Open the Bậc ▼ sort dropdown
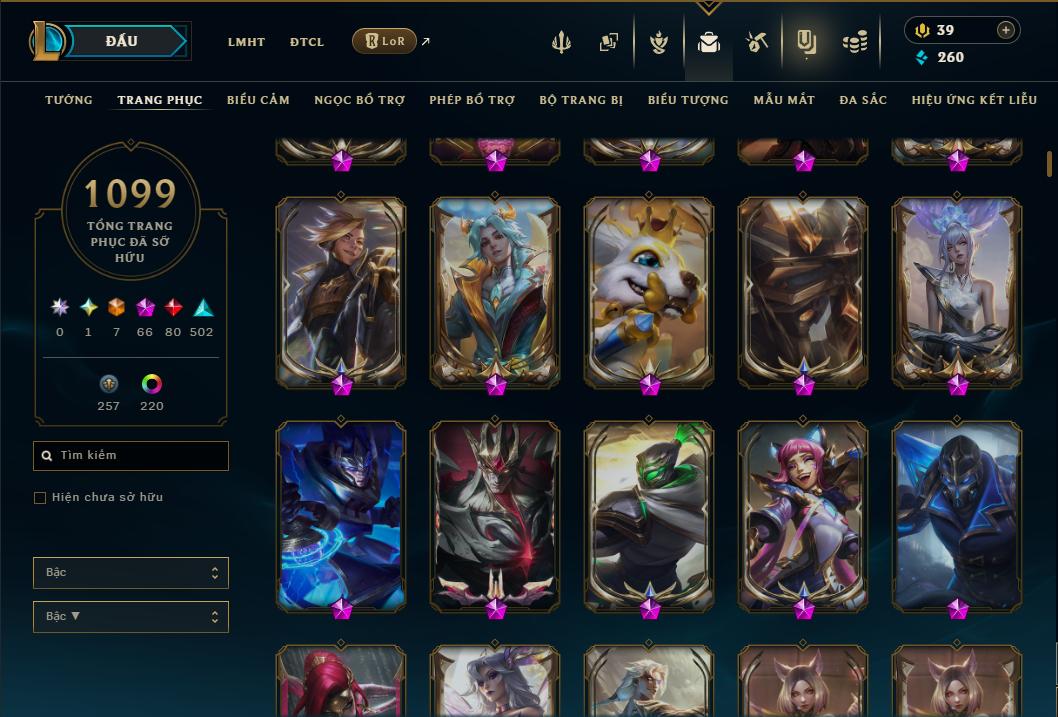The image size is (1058, 717). coord(131,616)
